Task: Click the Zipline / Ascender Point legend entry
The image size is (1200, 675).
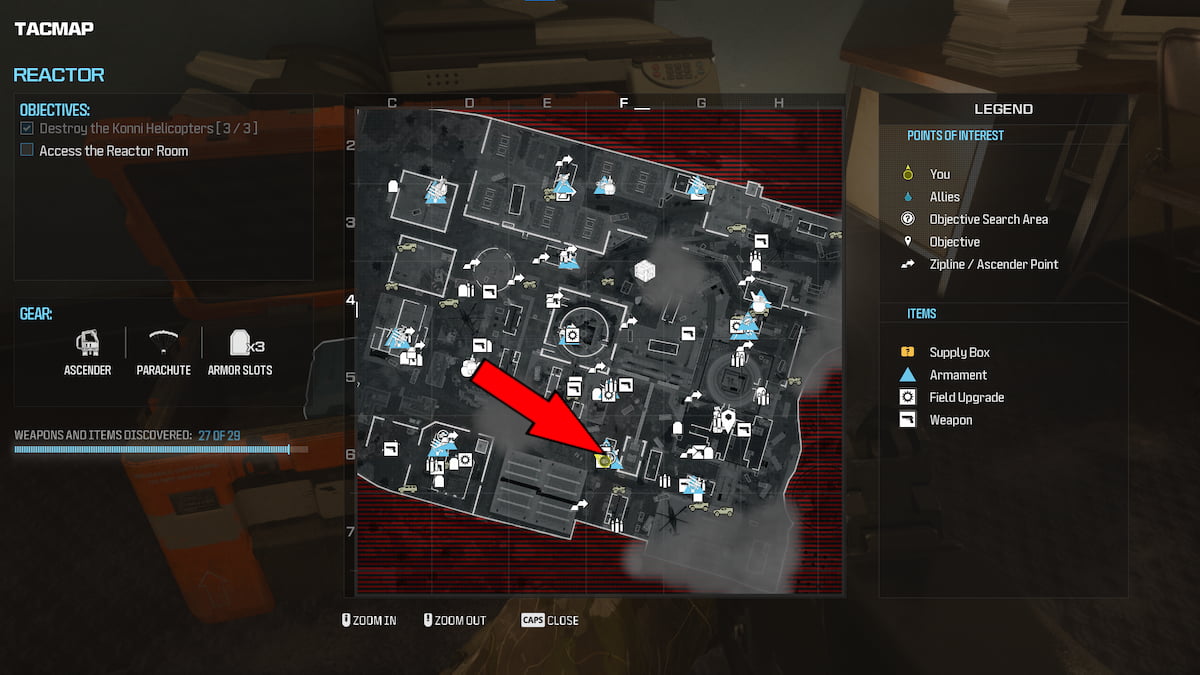Action: [993, 264]
